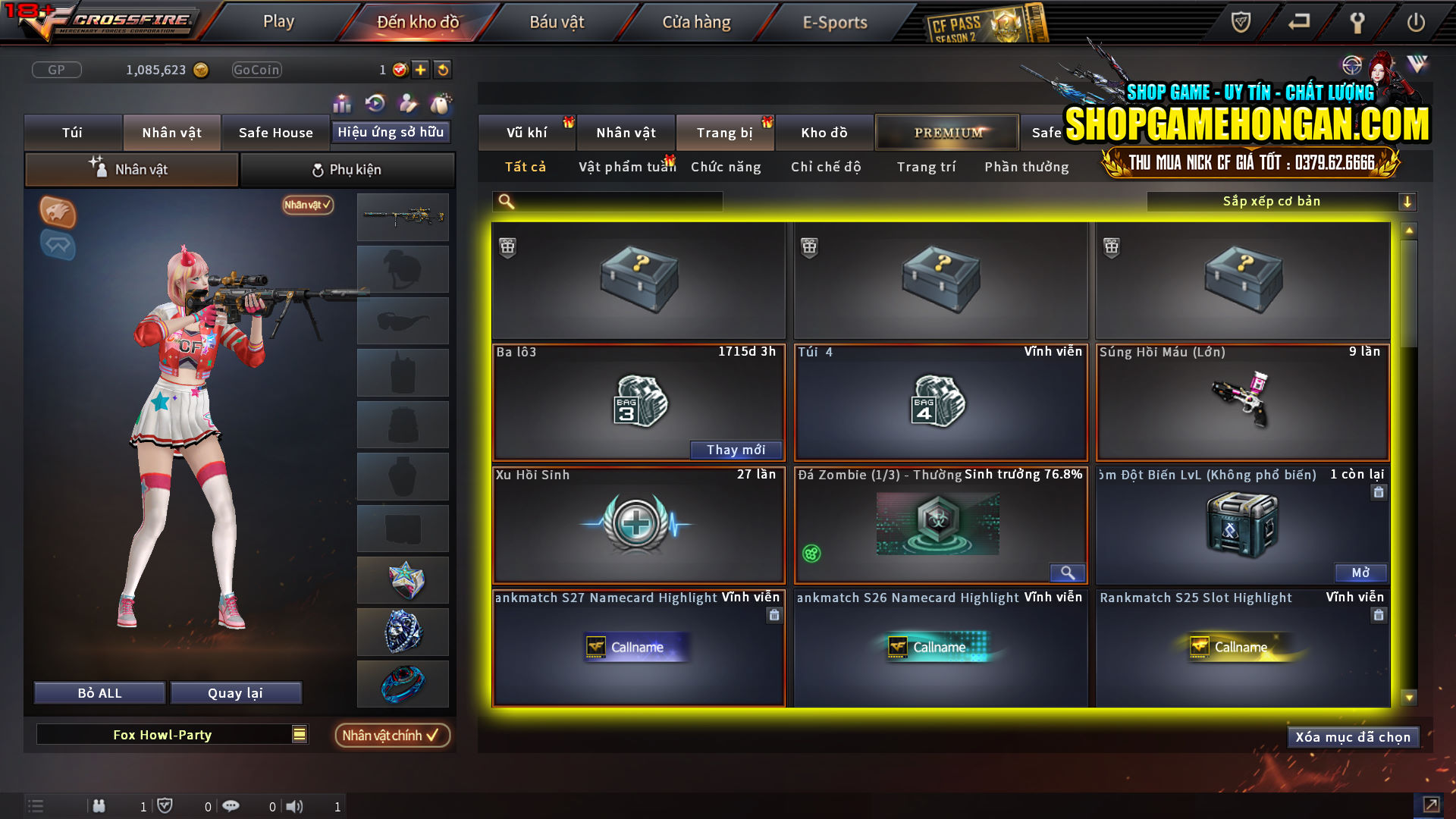Click the character edit icon above the tabs
The height and width of the screenshot is (819, 1456).
coord(407,102)
